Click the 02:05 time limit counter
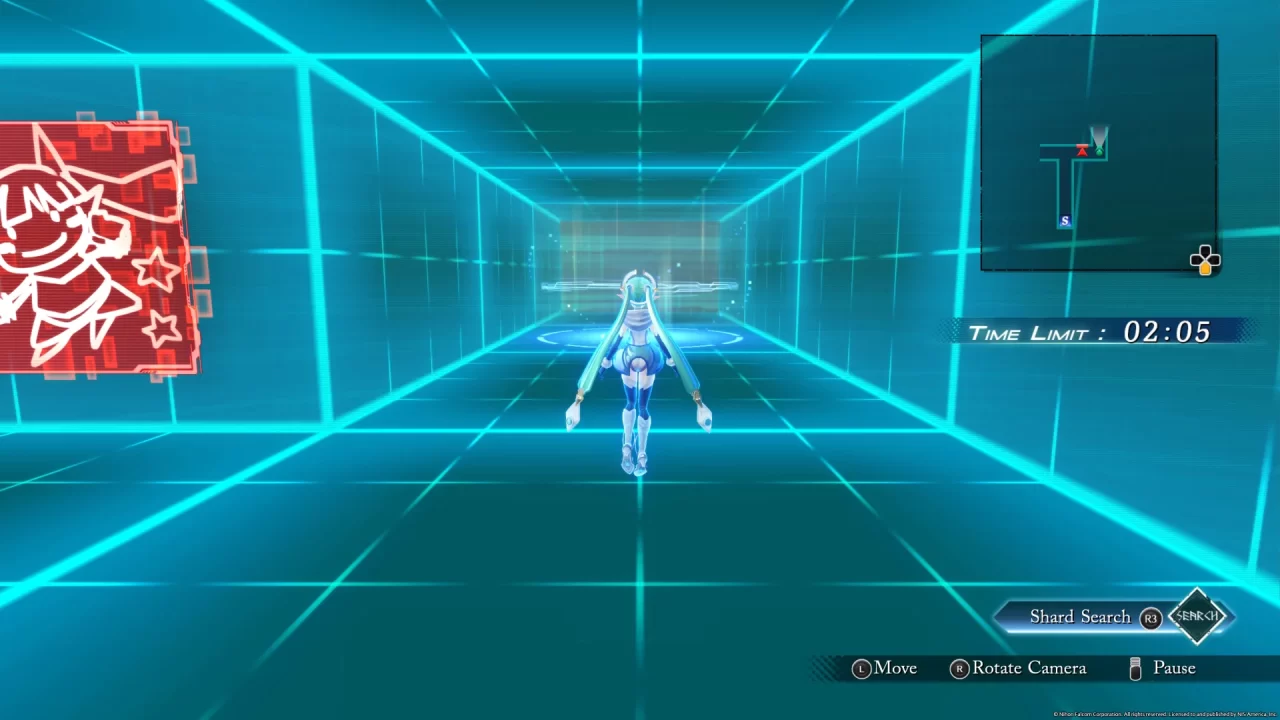This screenshot has height=720, width=1280. coord(1167,331)
